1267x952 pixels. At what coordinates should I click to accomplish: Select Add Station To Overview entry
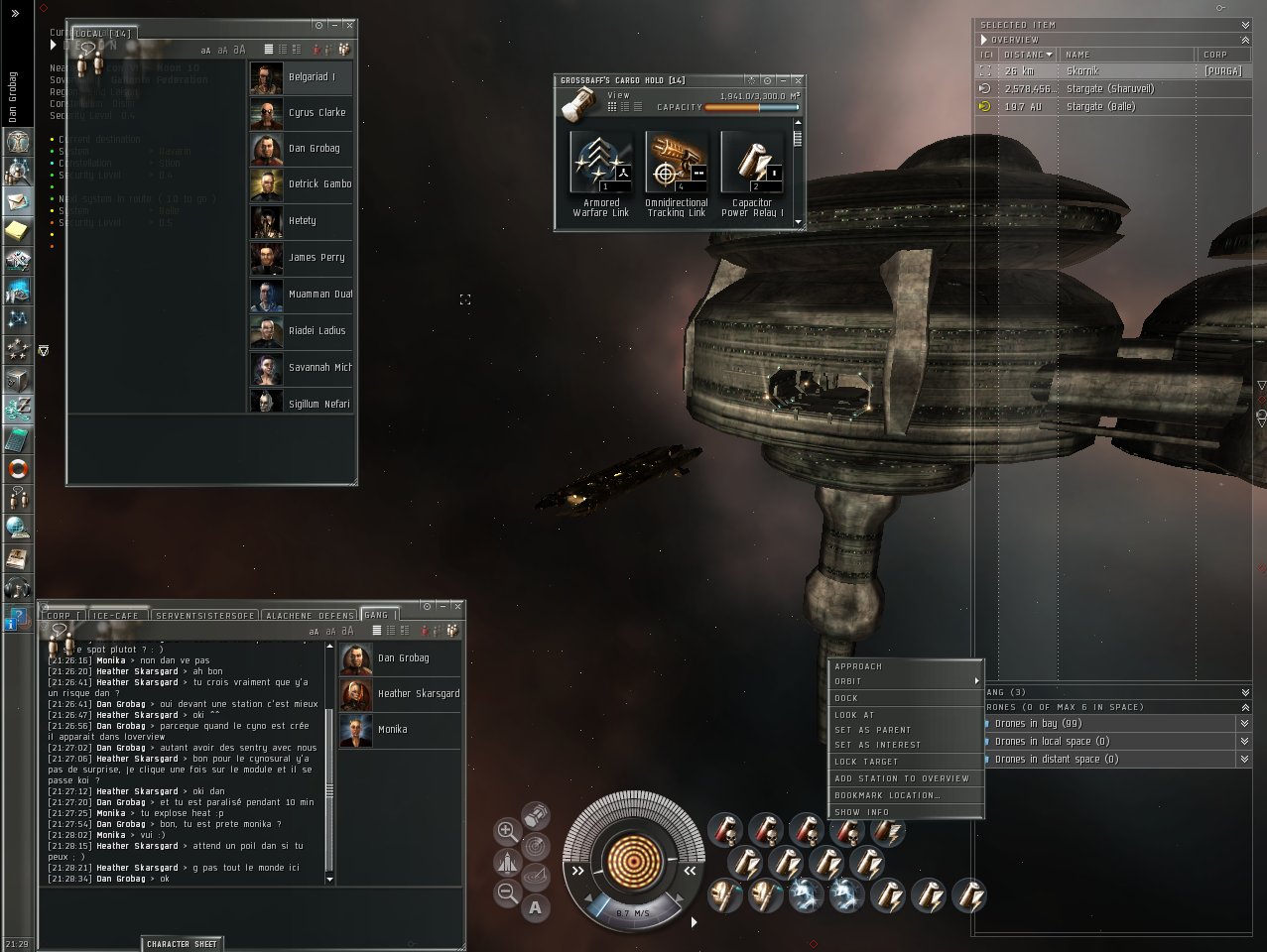(902, 778)
